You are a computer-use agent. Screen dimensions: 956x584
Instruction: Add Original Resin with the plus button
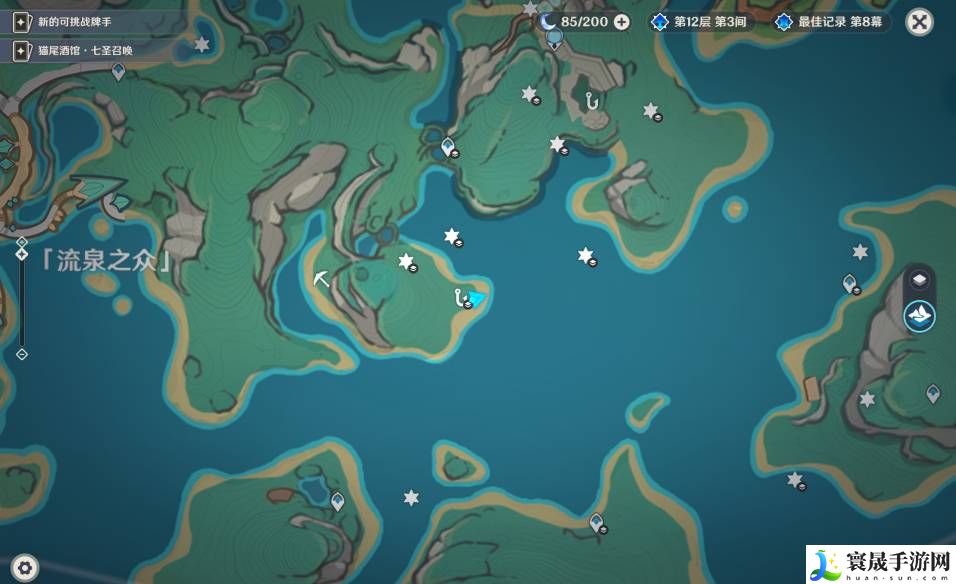[x=622, y=21]
